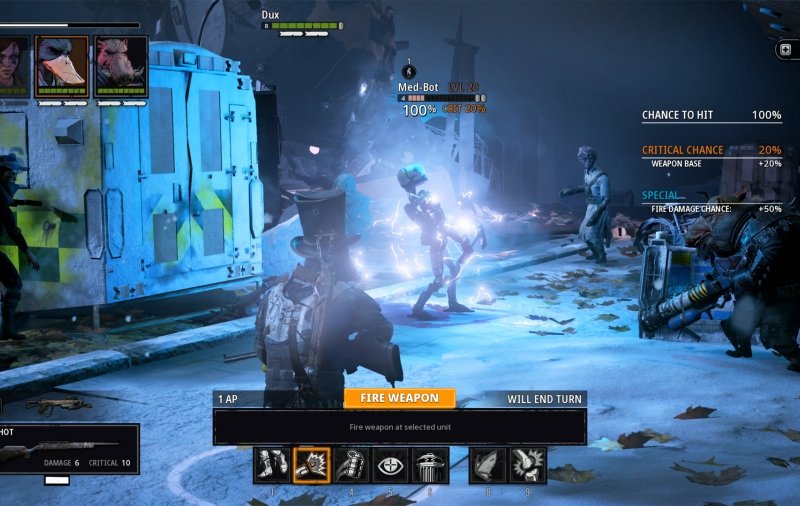Viewport: 800px width, 506px height.
Task: Click the Fire Weapon button
Action: pyautogui.click(x=399, y=398)
